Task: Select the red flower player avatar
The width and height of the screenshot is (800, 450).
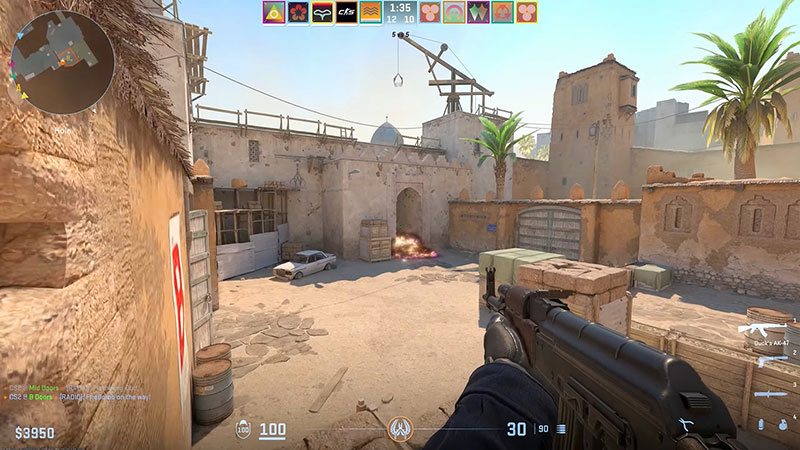Action: click(x=298, y=13)
